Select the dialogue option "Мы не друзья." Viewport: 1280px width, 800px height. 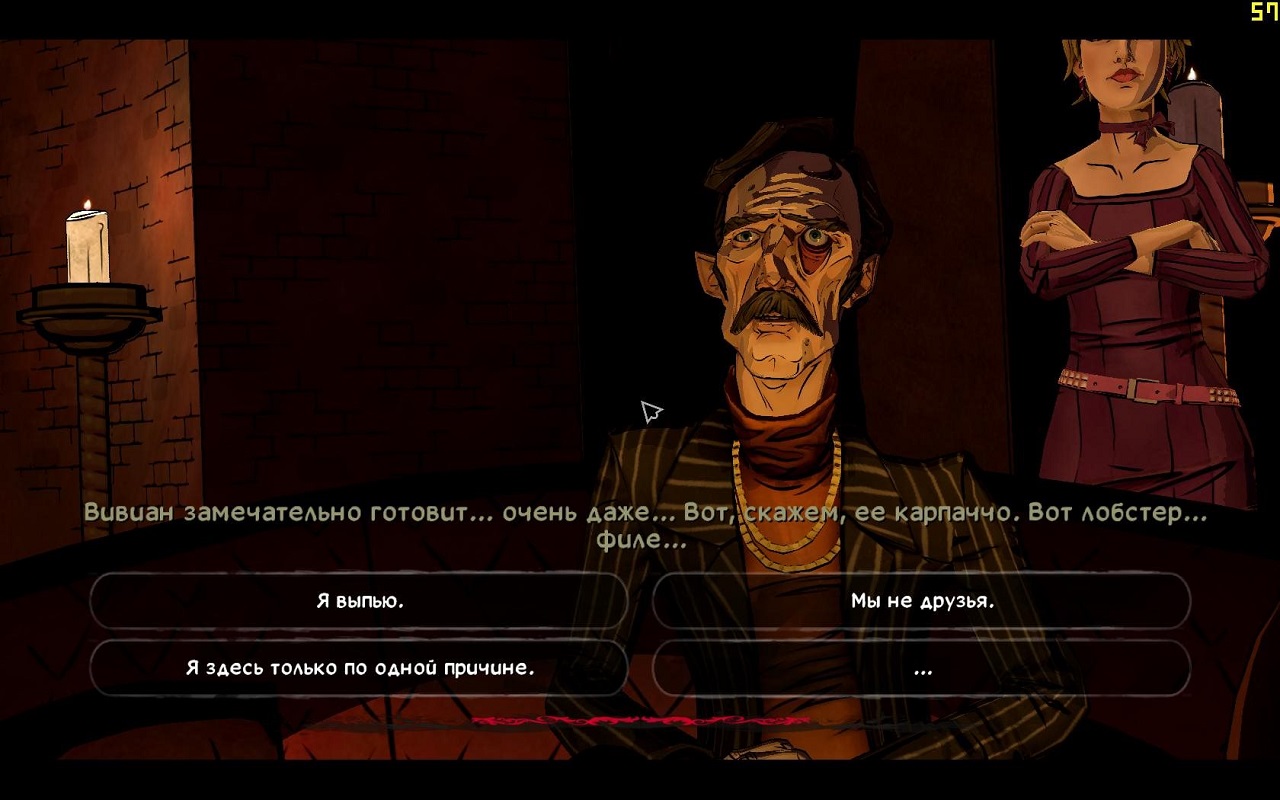[x=921, y=601]
